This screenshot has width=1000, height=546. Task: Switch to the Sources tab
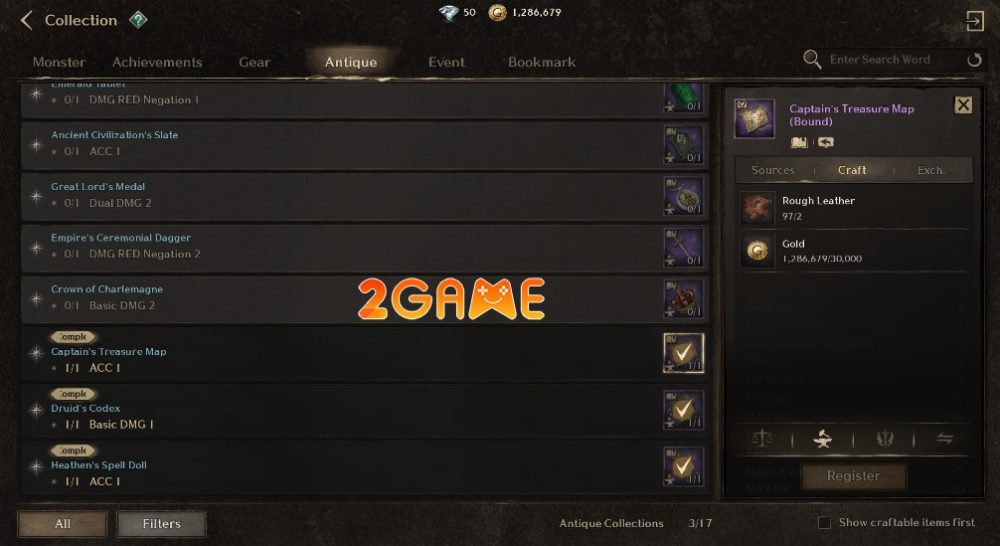pyautogui.click(x=773, y=170)
